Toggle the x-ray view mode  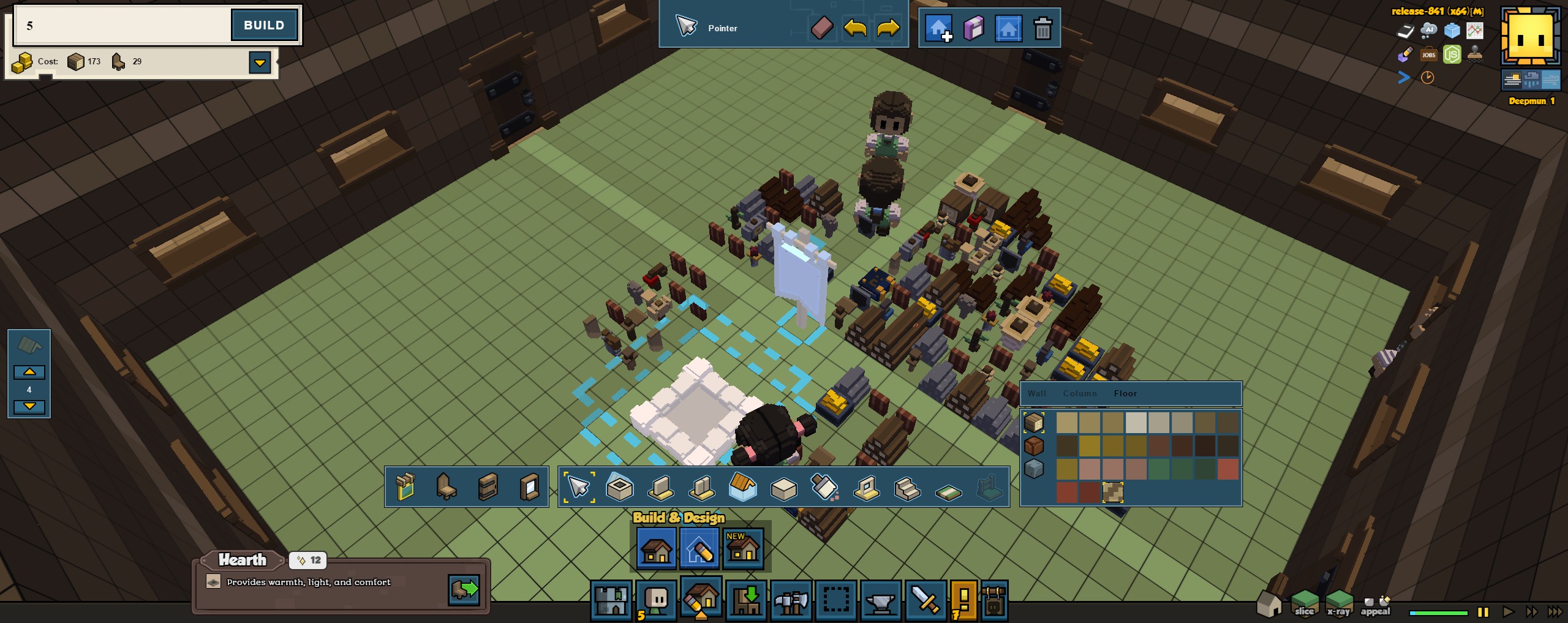coord(1339,603)
